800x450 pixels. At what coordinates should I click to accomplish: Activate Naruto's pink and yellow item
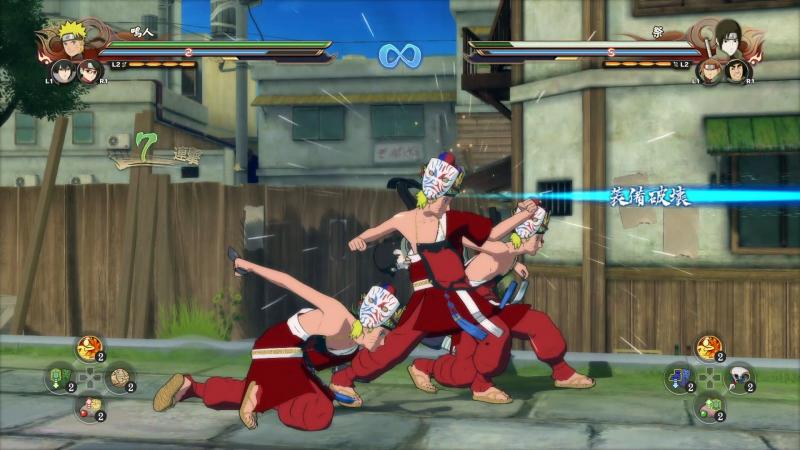click(x=89, y=407)
